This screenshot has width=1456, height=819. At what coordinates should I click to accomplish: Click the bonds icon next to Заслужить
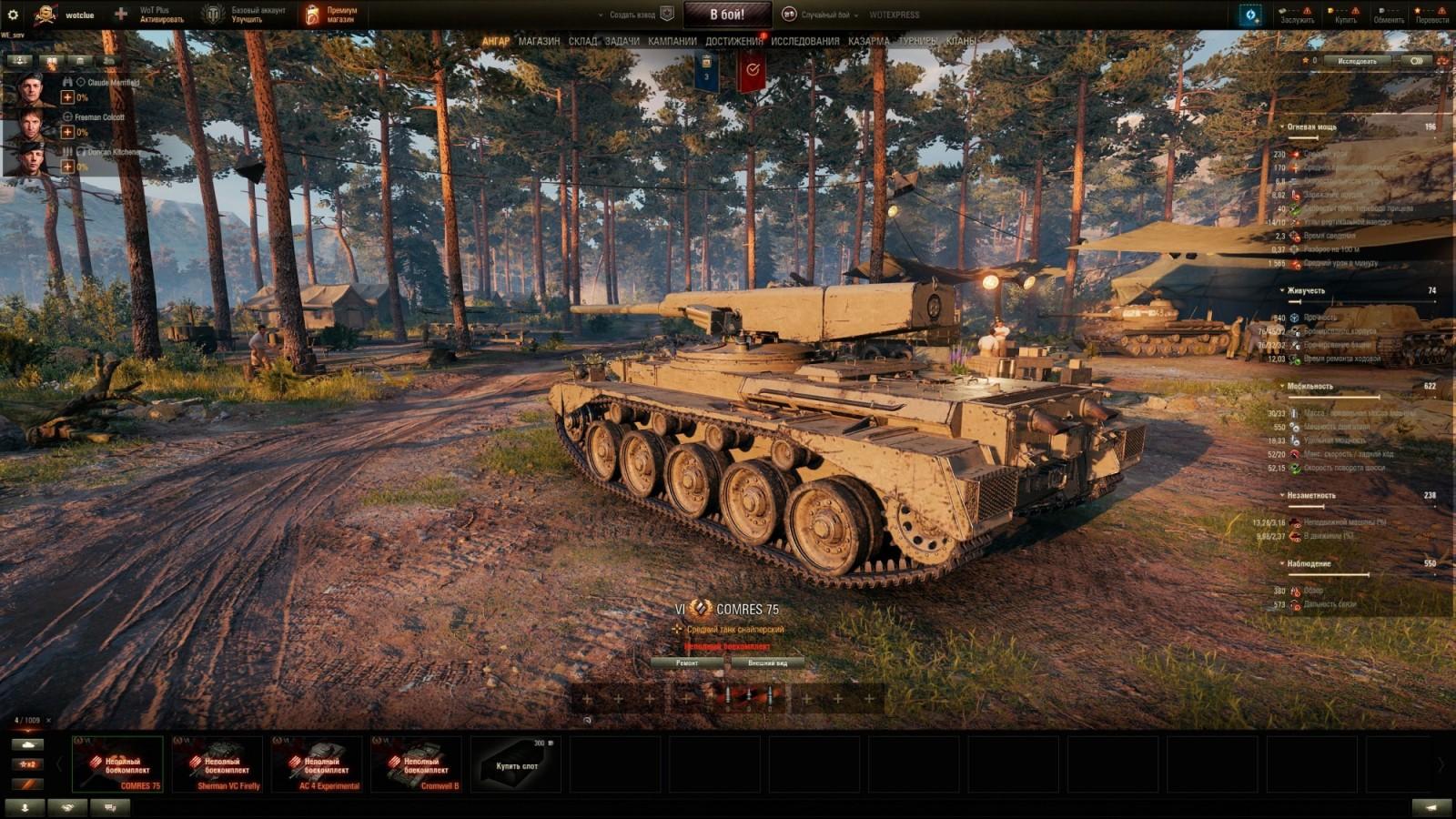coord(1281,11)
